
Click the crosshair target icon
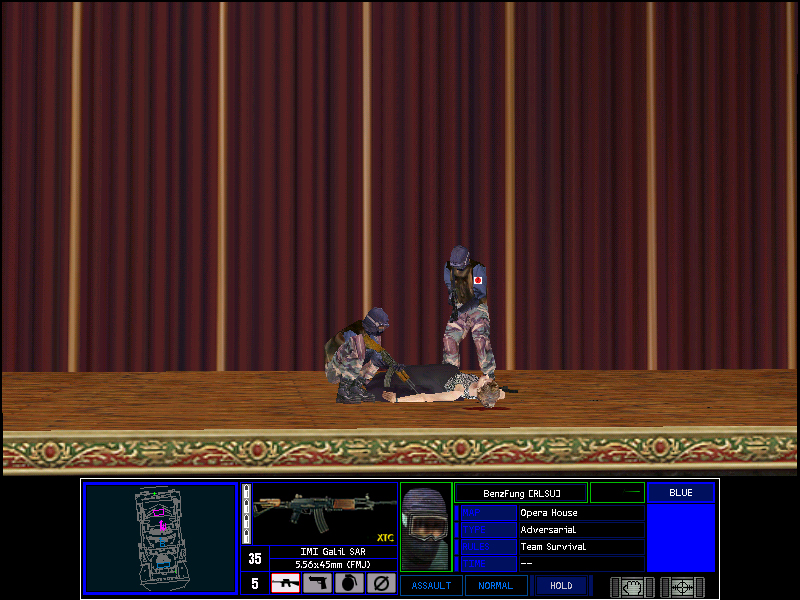pyautogui.click(x=683, y=586)
